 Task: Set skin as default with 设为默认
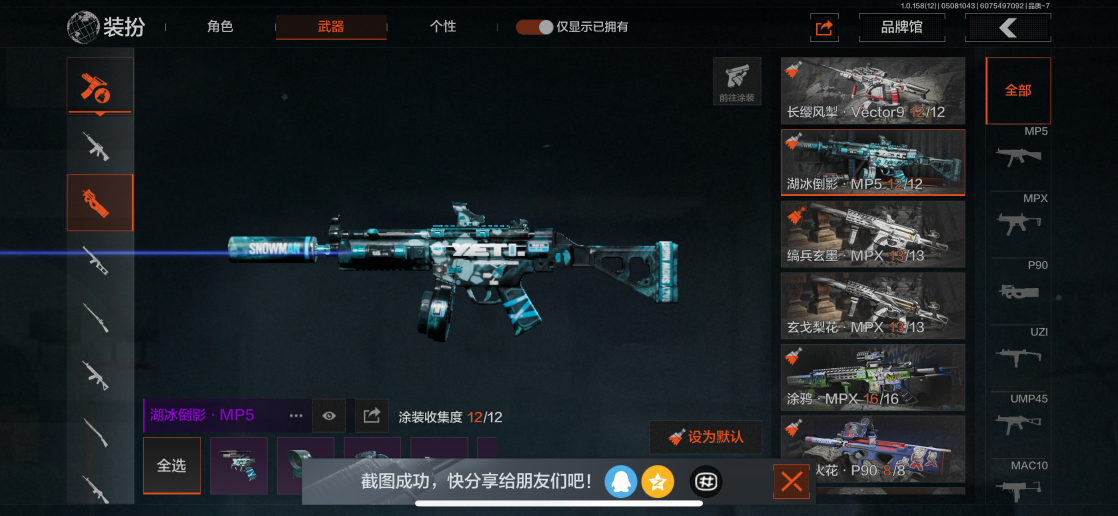coord(706,437)
